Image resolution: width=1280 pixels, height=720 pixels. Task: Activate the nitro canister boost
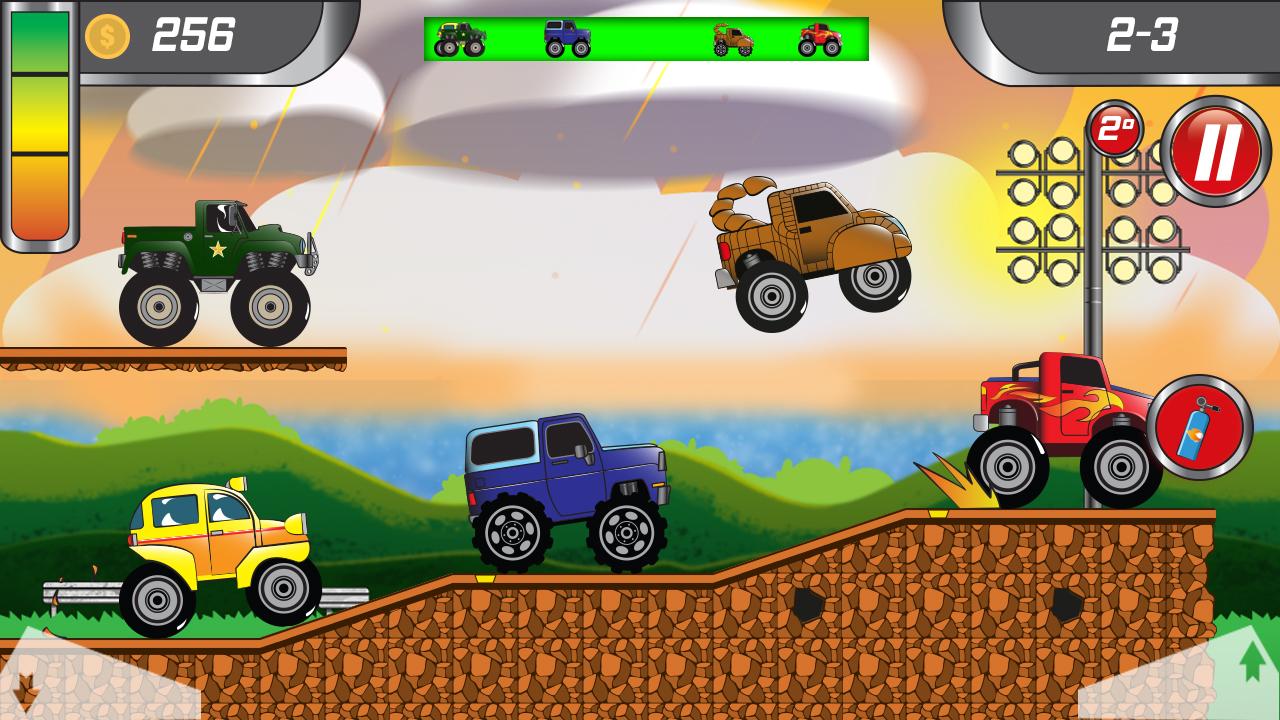[1199, 428]
